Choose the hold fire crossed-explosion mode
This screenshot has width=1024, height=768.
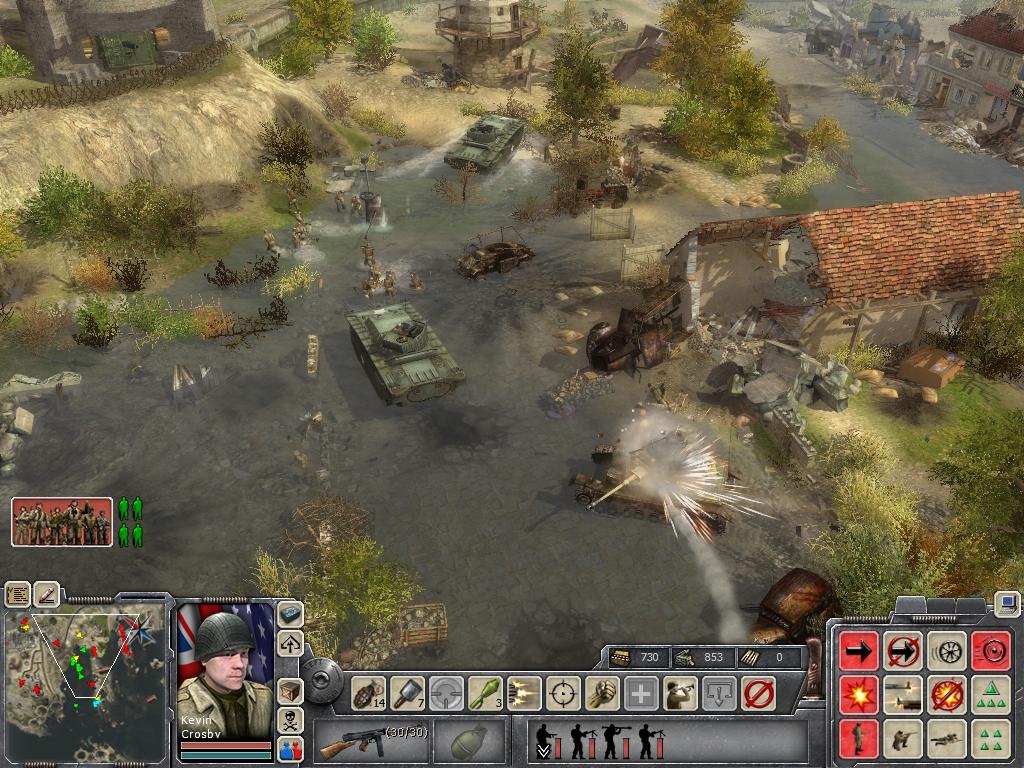946,694
